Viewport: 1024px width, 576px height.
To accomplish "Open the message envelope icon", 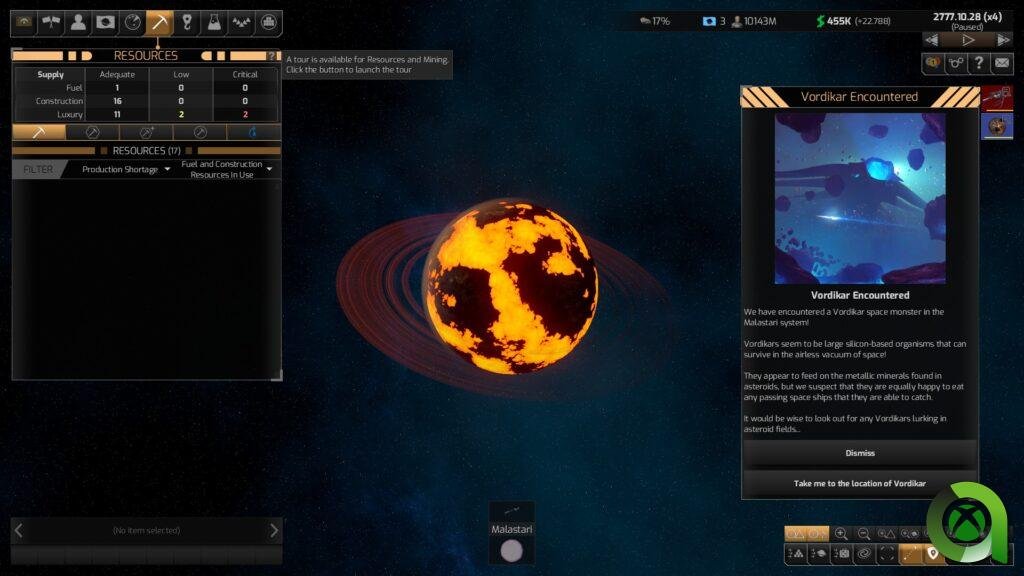I will click(1001, 63).
